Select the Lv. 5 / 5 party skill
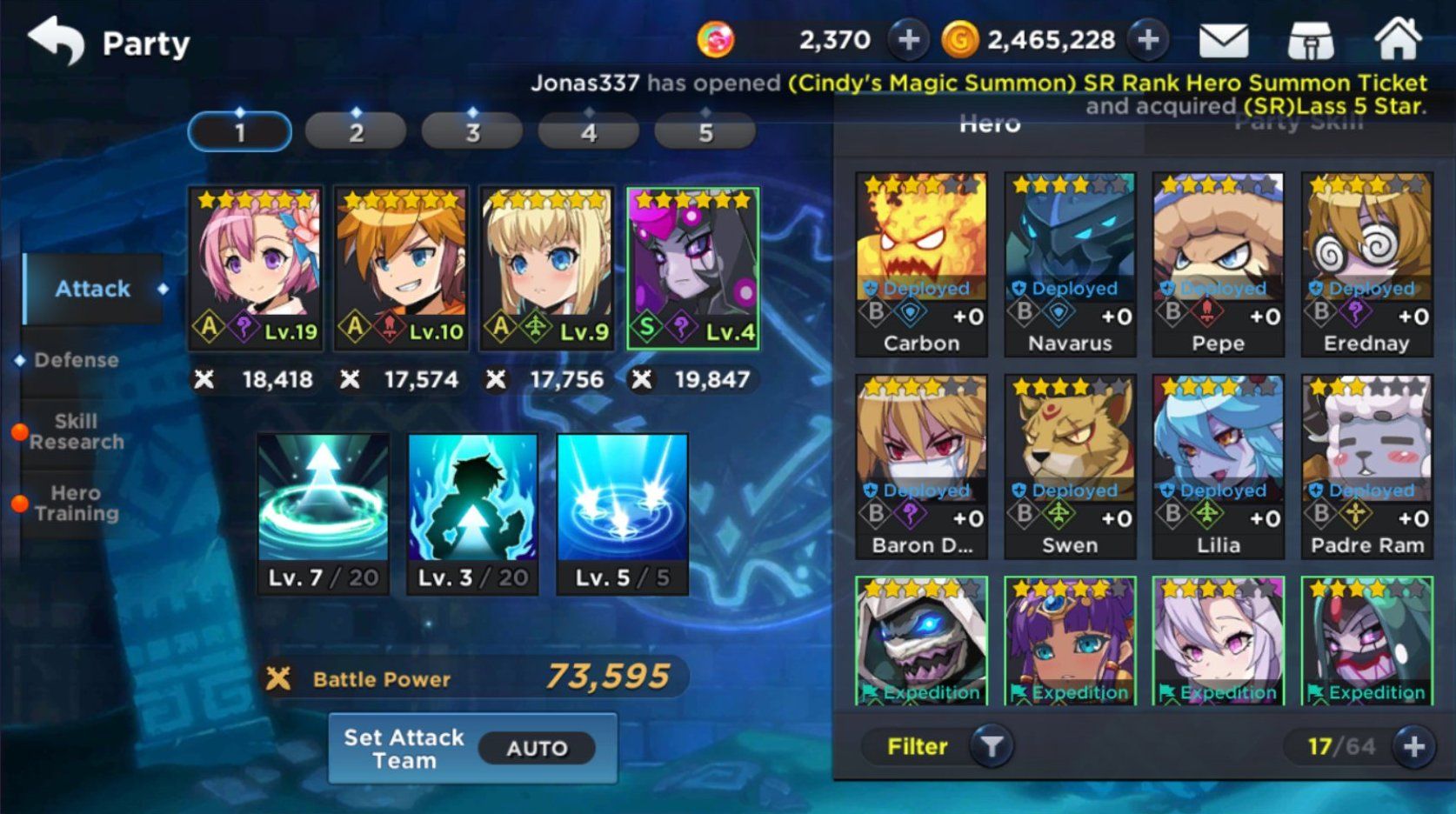The image size is (1456, 814). (x=622, y=513)
